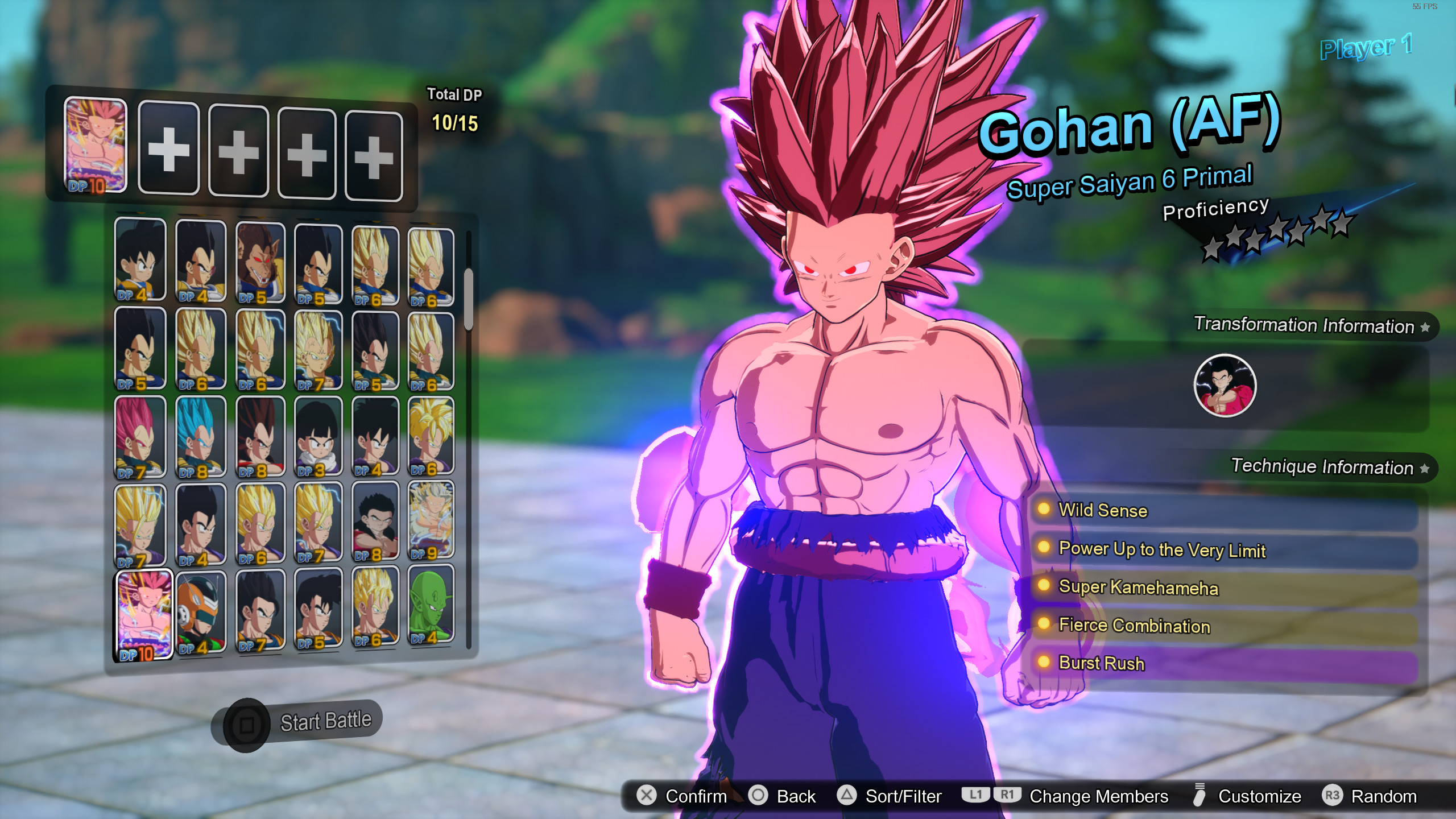This screenshot has height=819, width=1456.
Task: Choose the highlighted Gohan DP 10 roster tile
Action: (x=143, y=615)
